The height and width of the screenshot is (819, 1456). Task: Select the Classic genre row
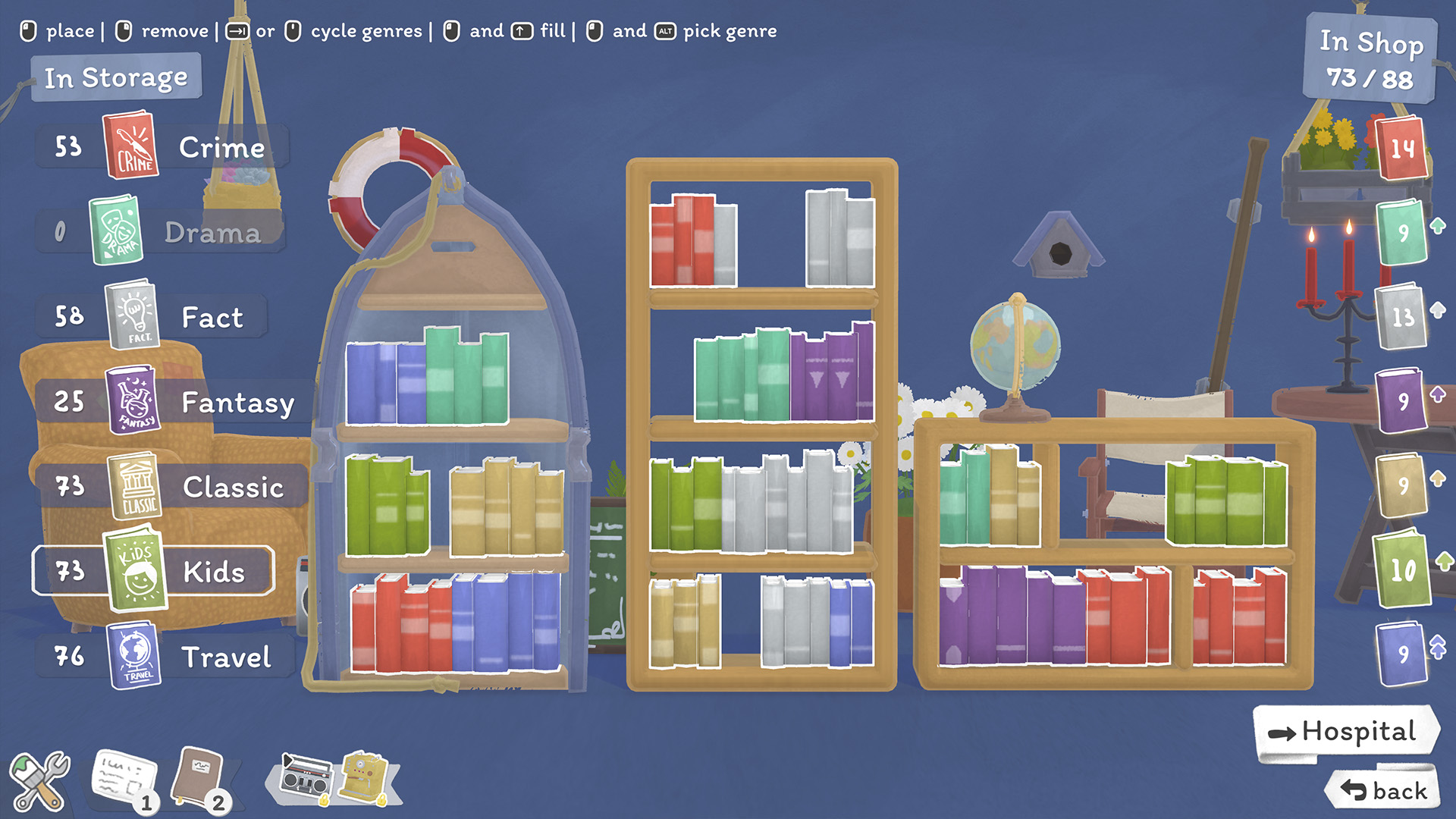pos(170,486)
